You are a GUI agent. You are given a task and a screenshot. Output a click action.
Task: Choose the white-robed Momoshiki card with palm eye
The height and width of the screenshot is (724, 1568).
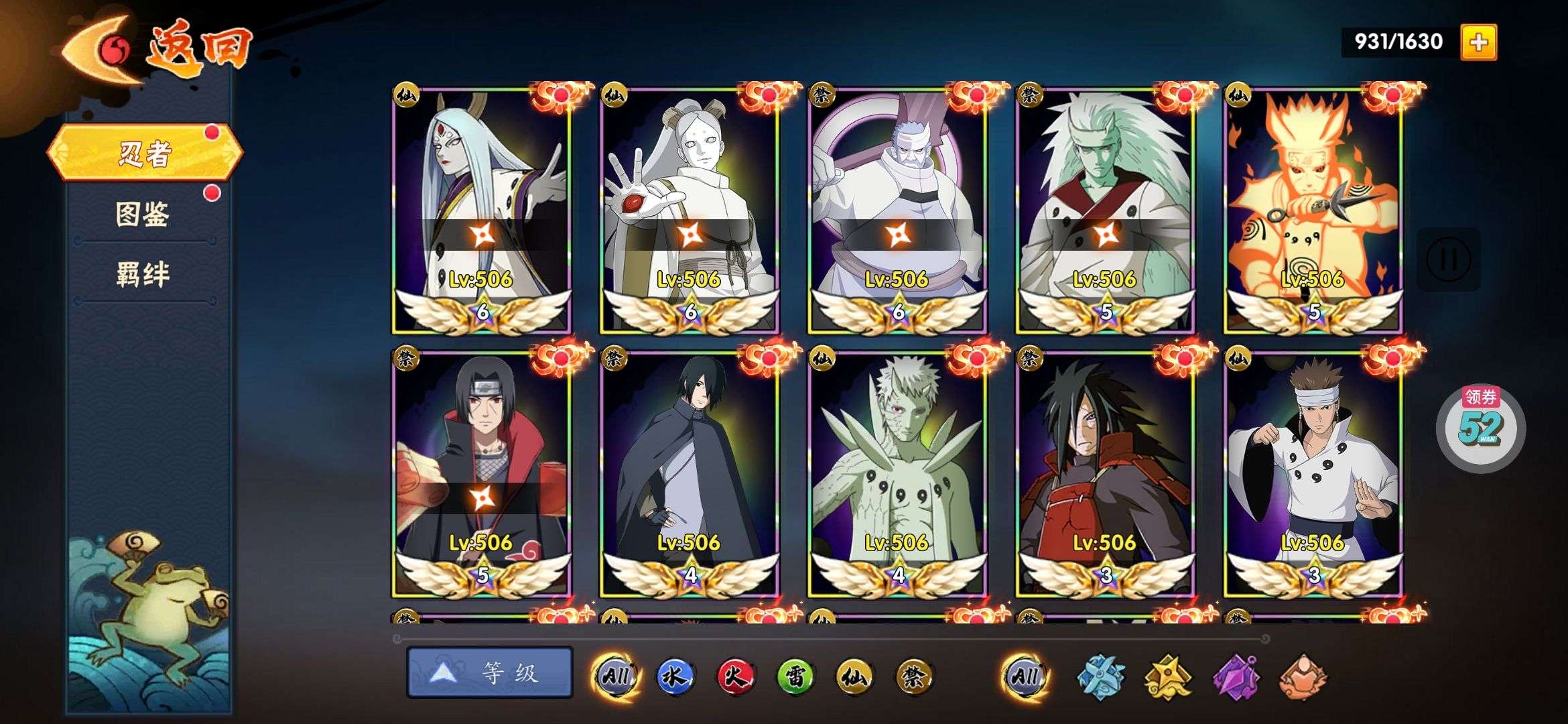(x=689, y=209)
